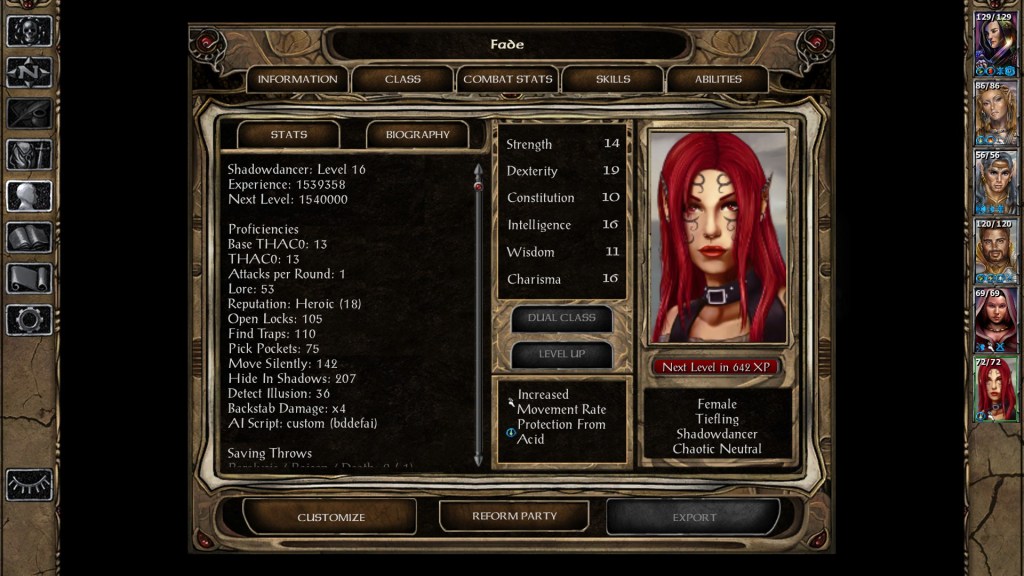Switch to the Biography sub-tab

(x=417, y=134)
